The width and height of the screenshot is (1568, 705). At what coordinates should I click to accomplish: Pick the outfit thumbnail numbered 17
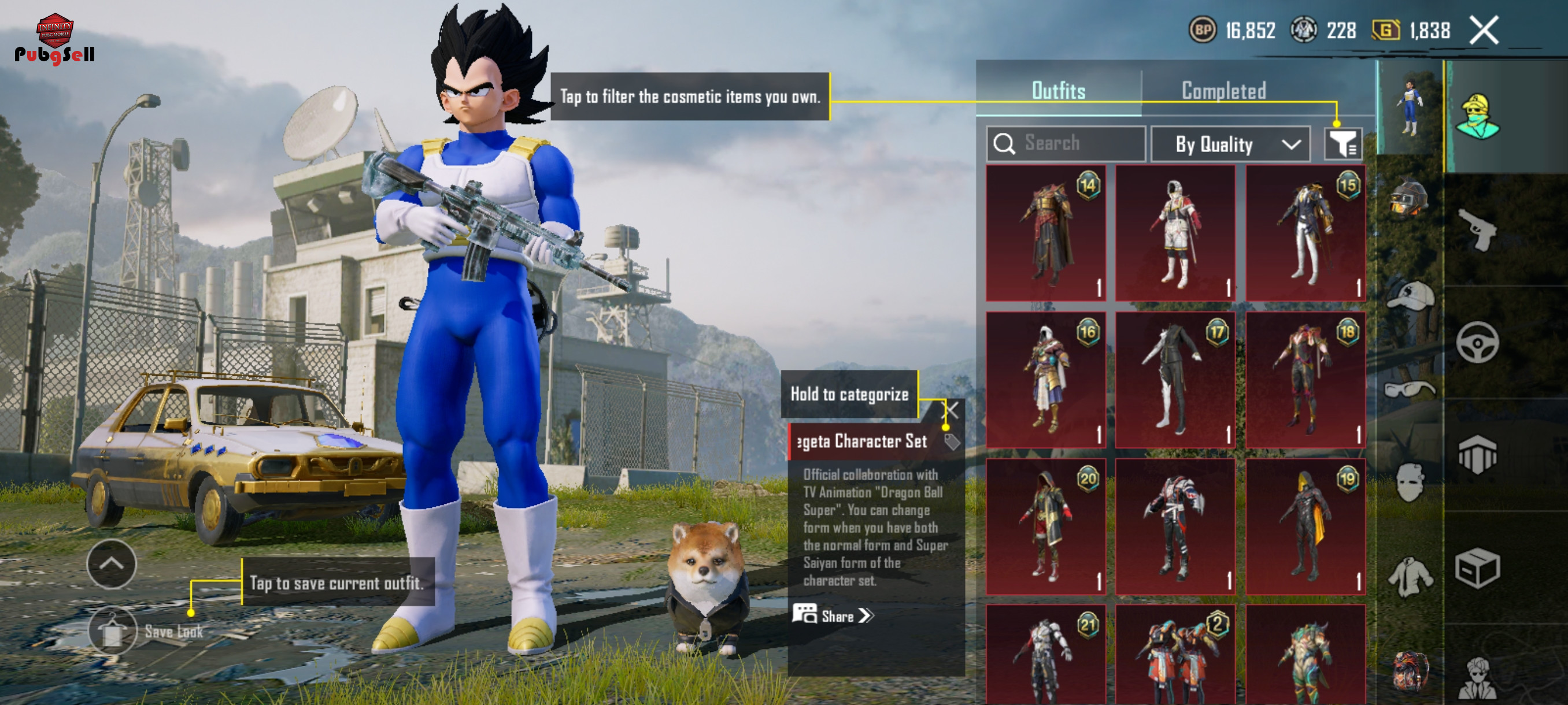pos(1175,380)
